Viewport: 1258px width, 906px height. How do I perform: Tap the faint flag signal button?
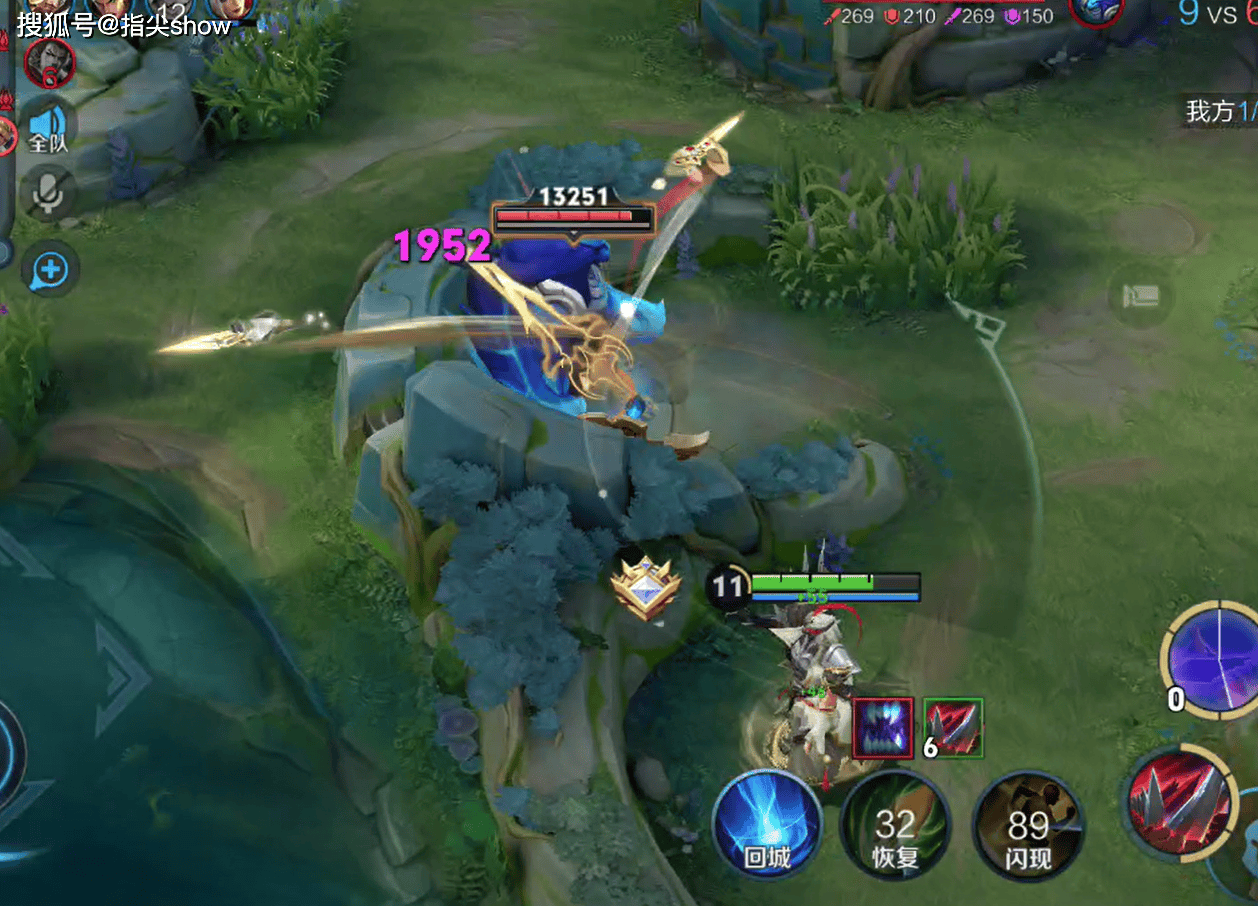tap(1141, 297)
